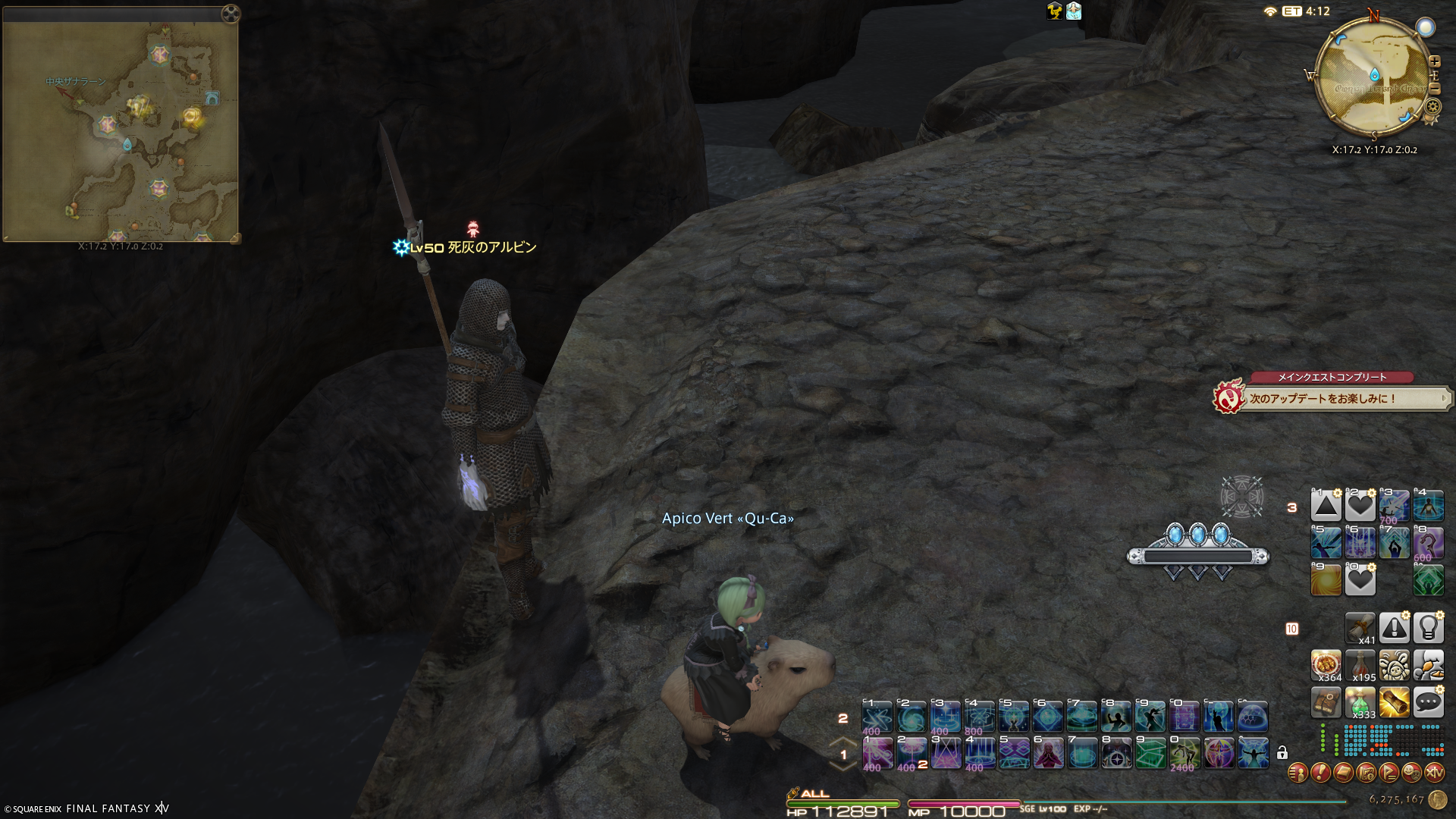Toggle the hotbar padlock

[1282, 752]
